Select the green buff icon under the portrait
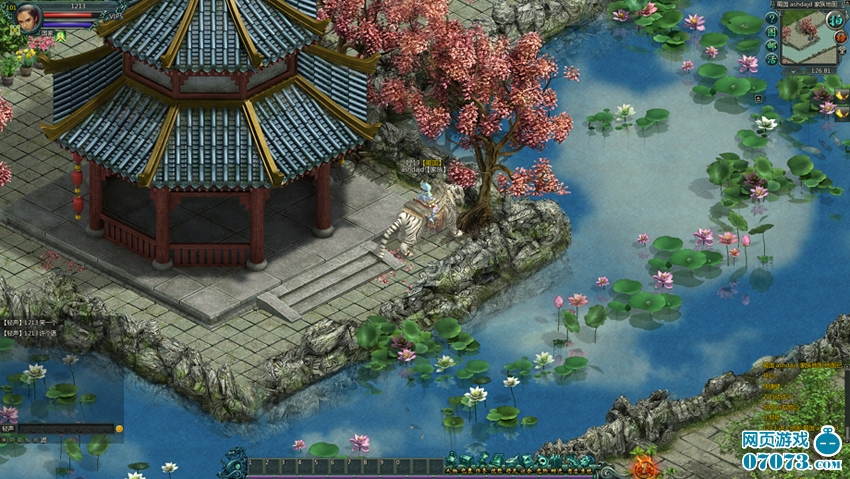This screenshot has height=479, width=850. pos(61,36)
